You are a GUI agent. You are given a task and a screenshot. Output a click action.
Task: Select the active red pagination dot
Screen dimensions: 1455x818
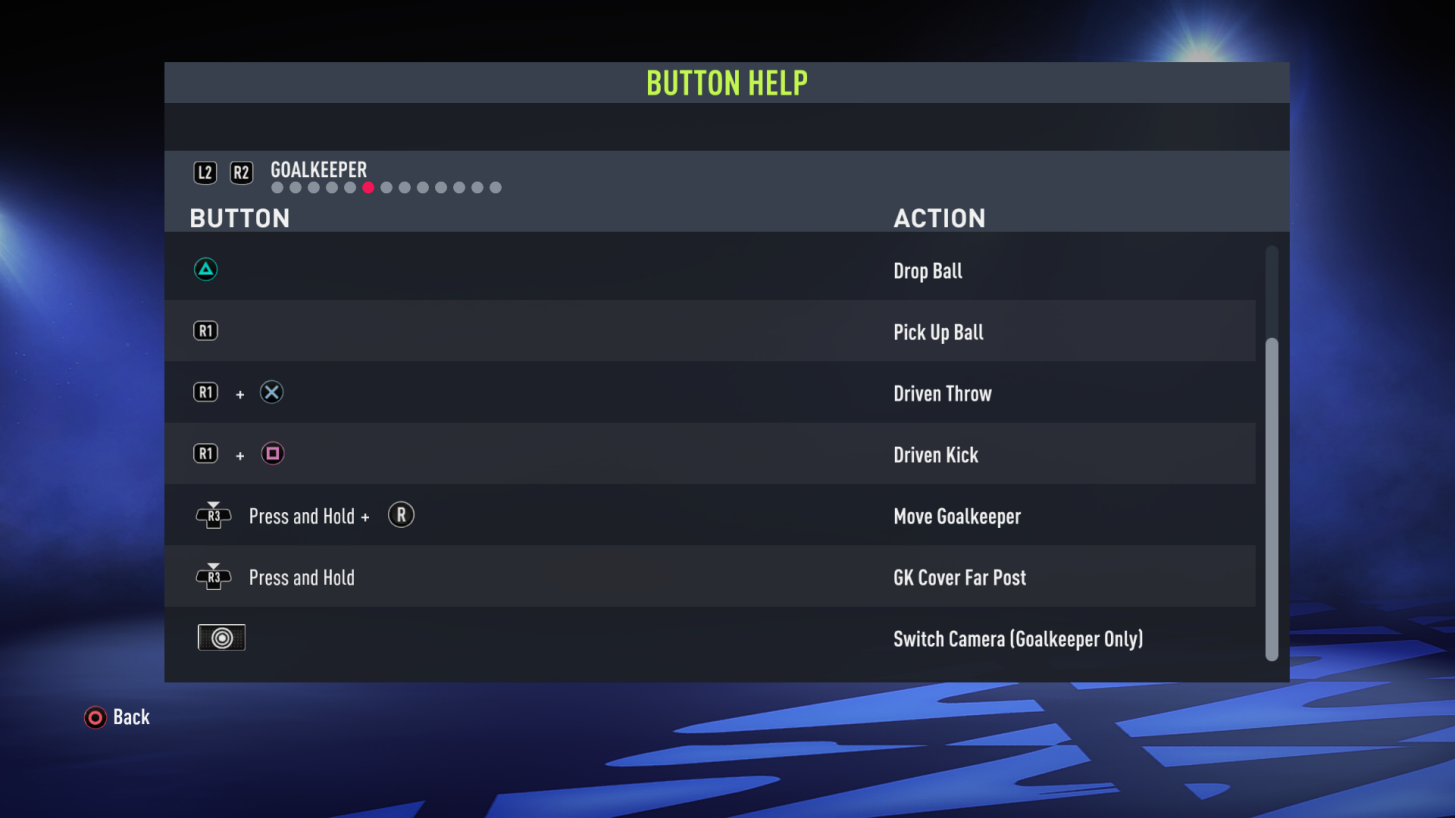click(x=368, y=187)
